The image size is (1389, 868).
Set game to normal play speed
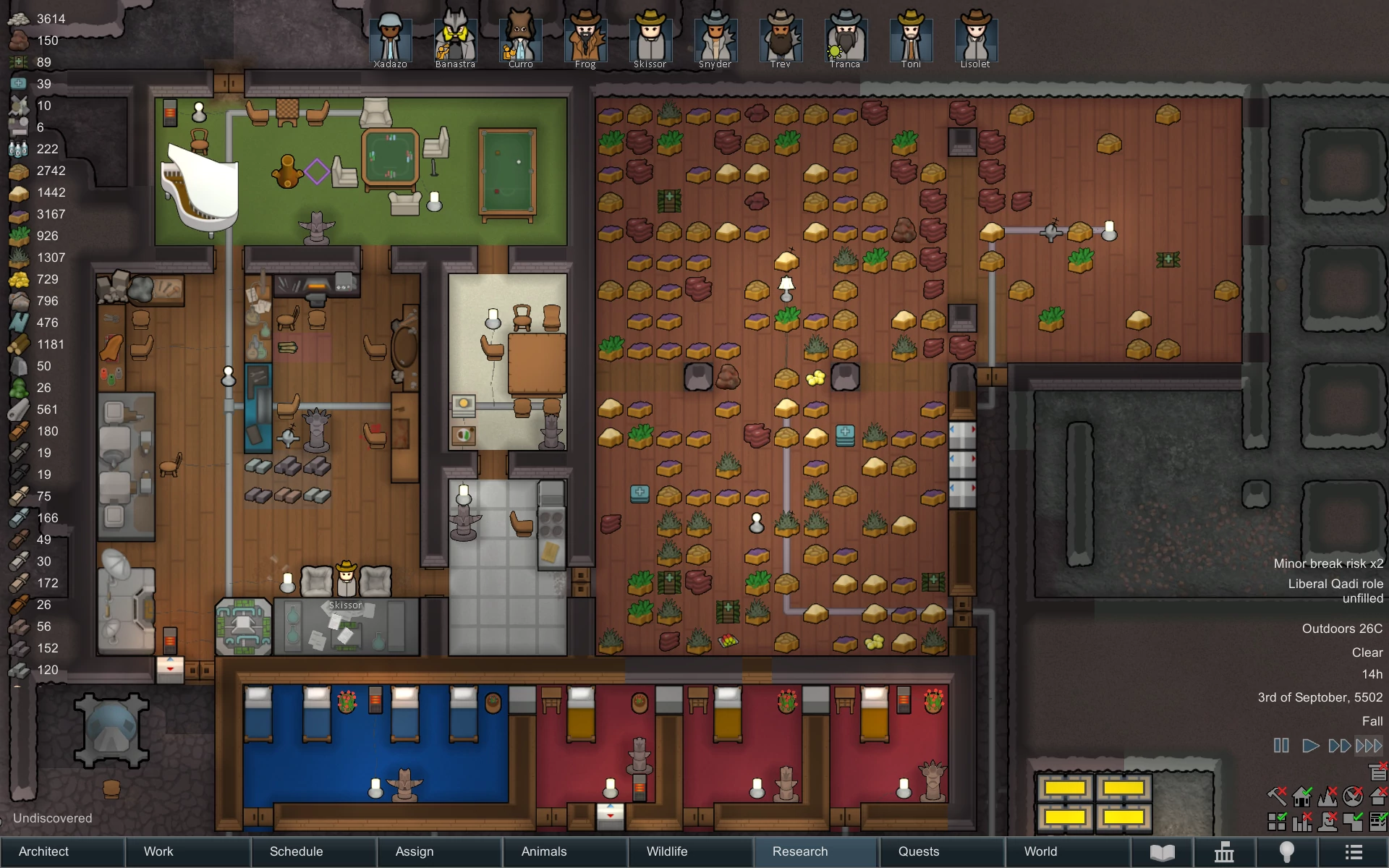click(x=1309, y=745)
